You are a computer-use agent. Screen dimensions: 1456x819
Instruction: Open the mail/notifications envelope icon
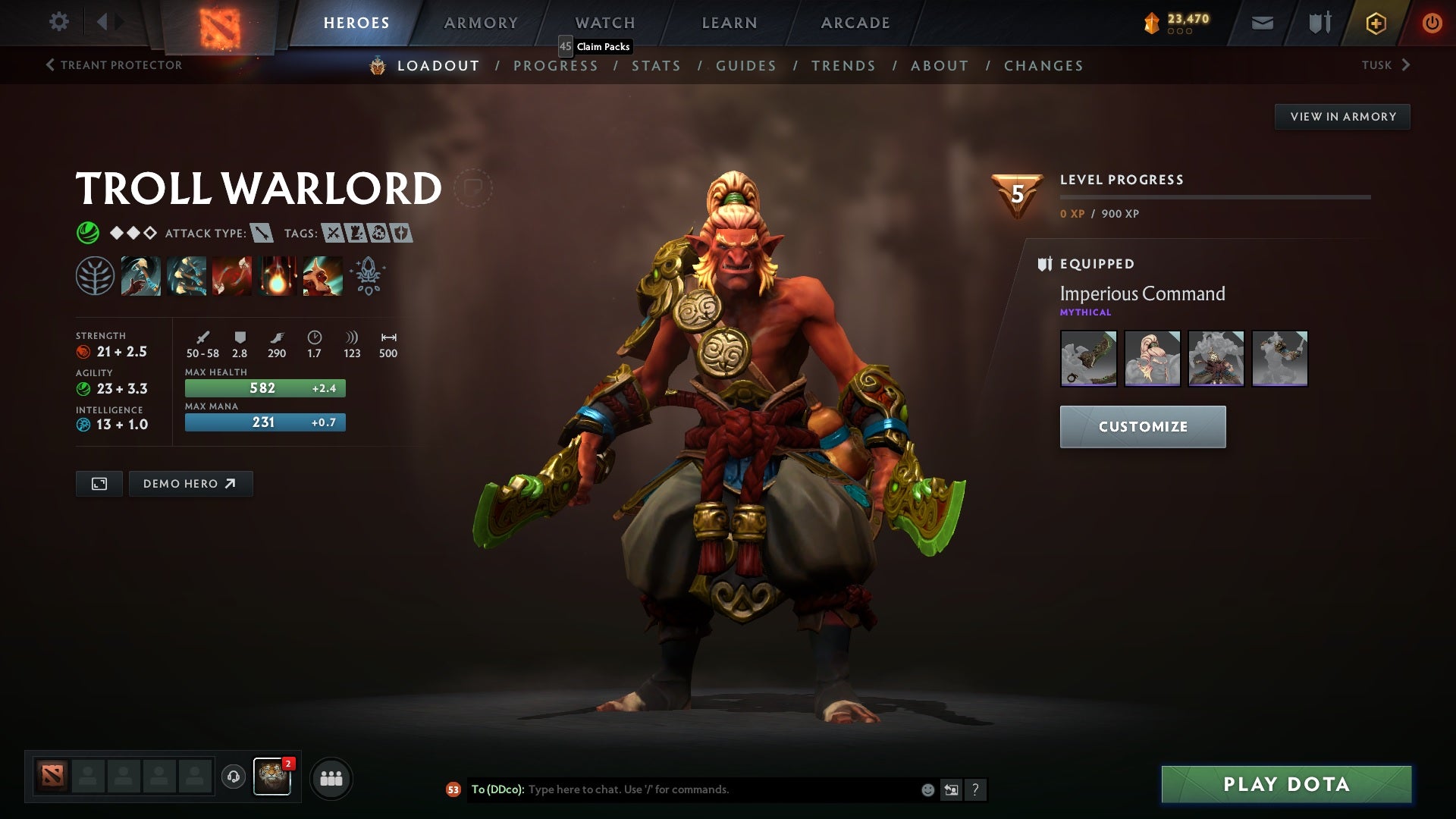click(x=1263, y=23)
